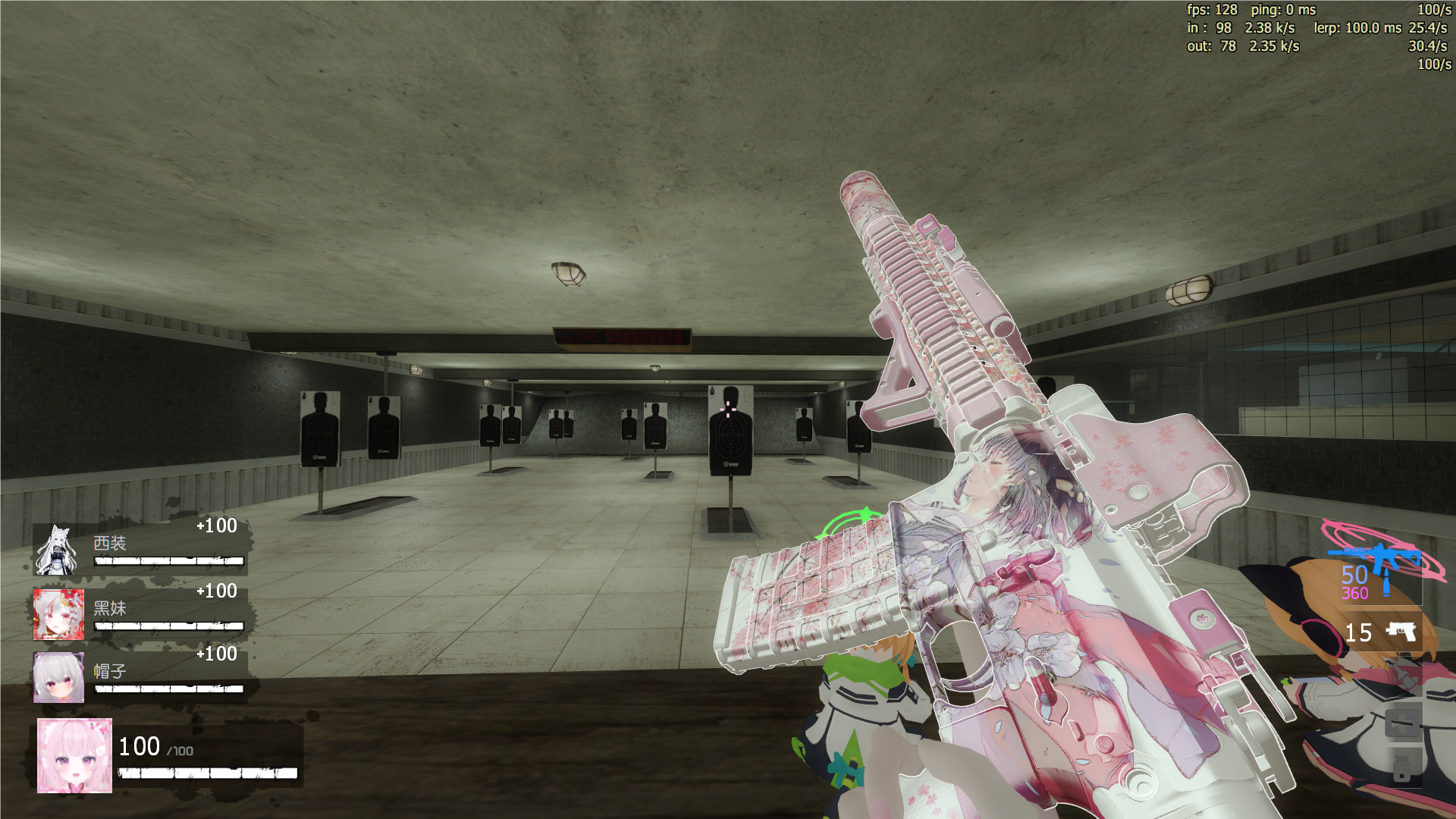This screenshot has height=819, width=1456.
Task: Select the first aid kit slot
Action: pos(1402,722)
